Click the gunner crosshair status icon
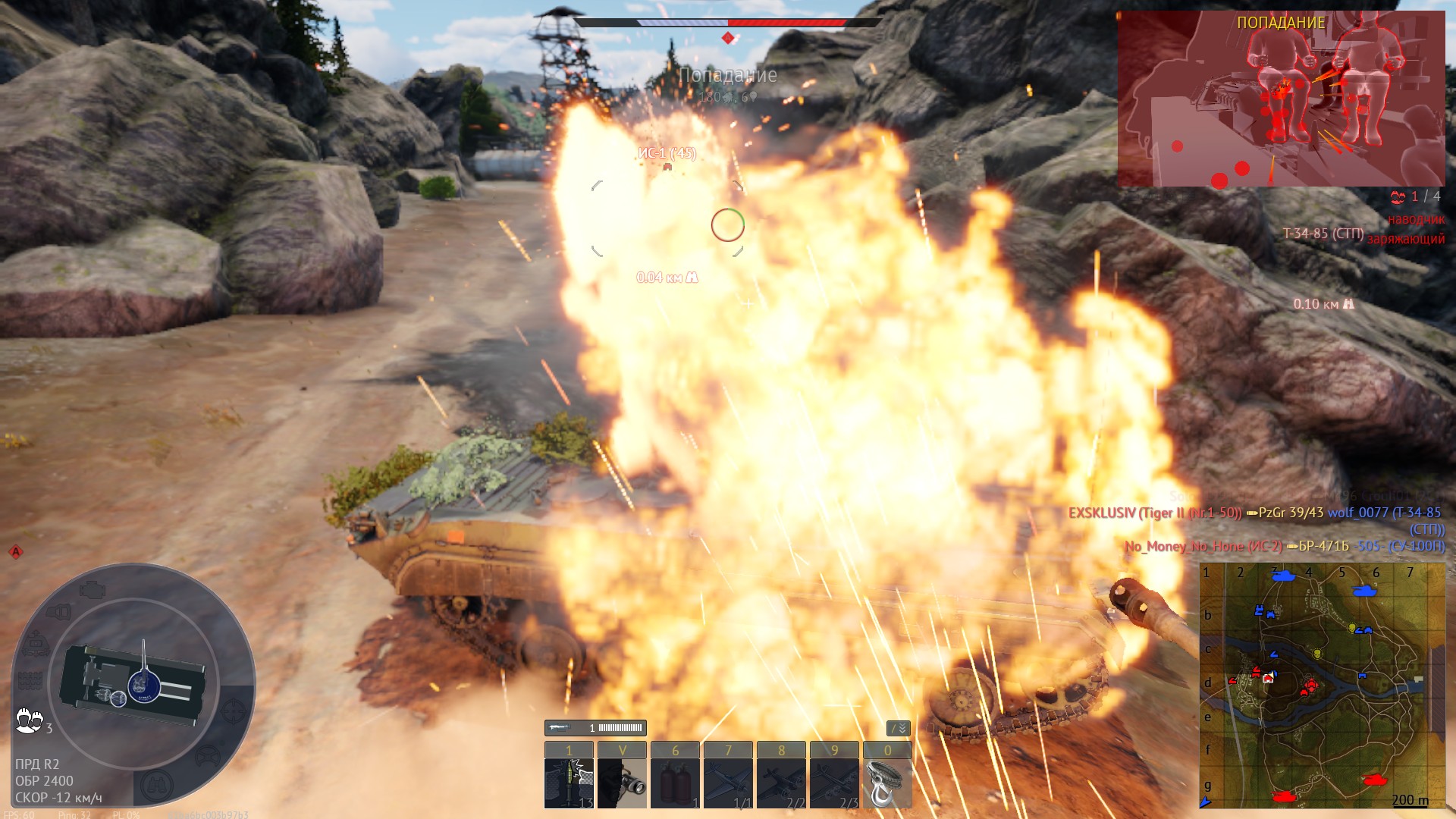This screenshot has width=1456, height=819. 233,711
